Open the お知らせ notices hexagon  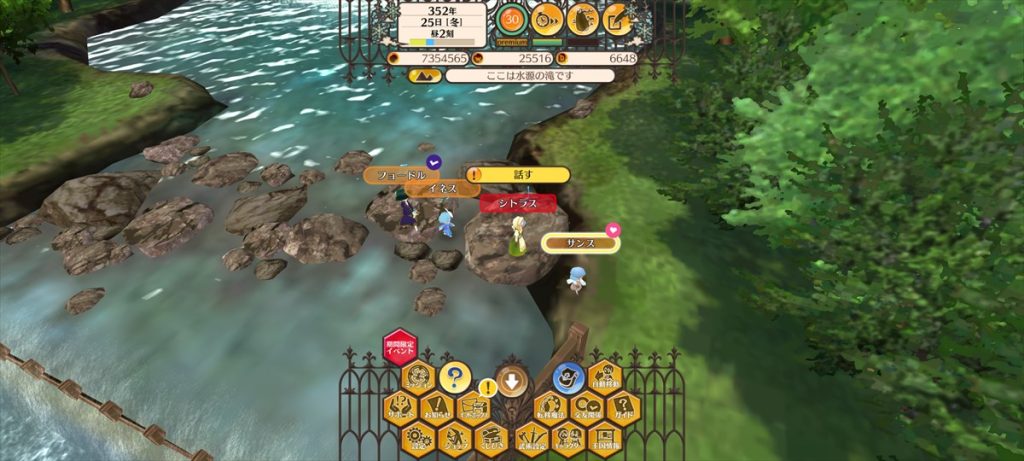click(x=436, y=408)
